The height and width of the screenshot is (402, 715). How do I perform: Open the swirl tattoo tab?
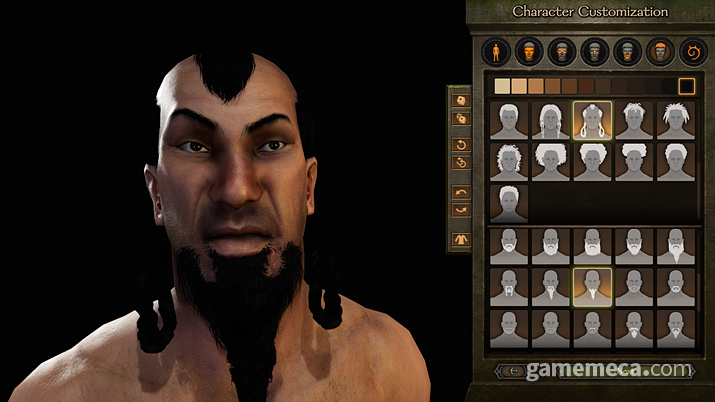click(690, 50)
